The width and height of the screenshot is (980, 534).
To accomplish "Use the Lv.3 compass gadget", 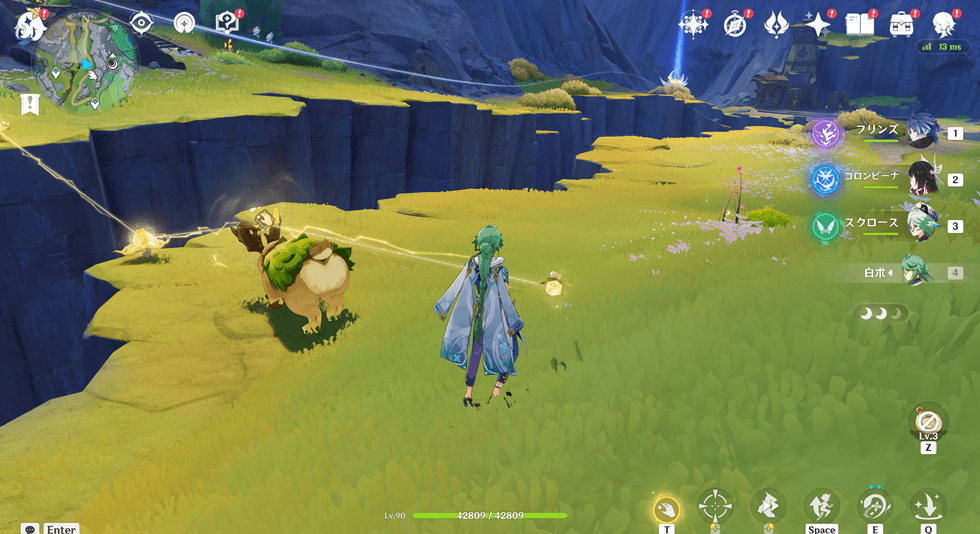I will [x=928, y=421].
